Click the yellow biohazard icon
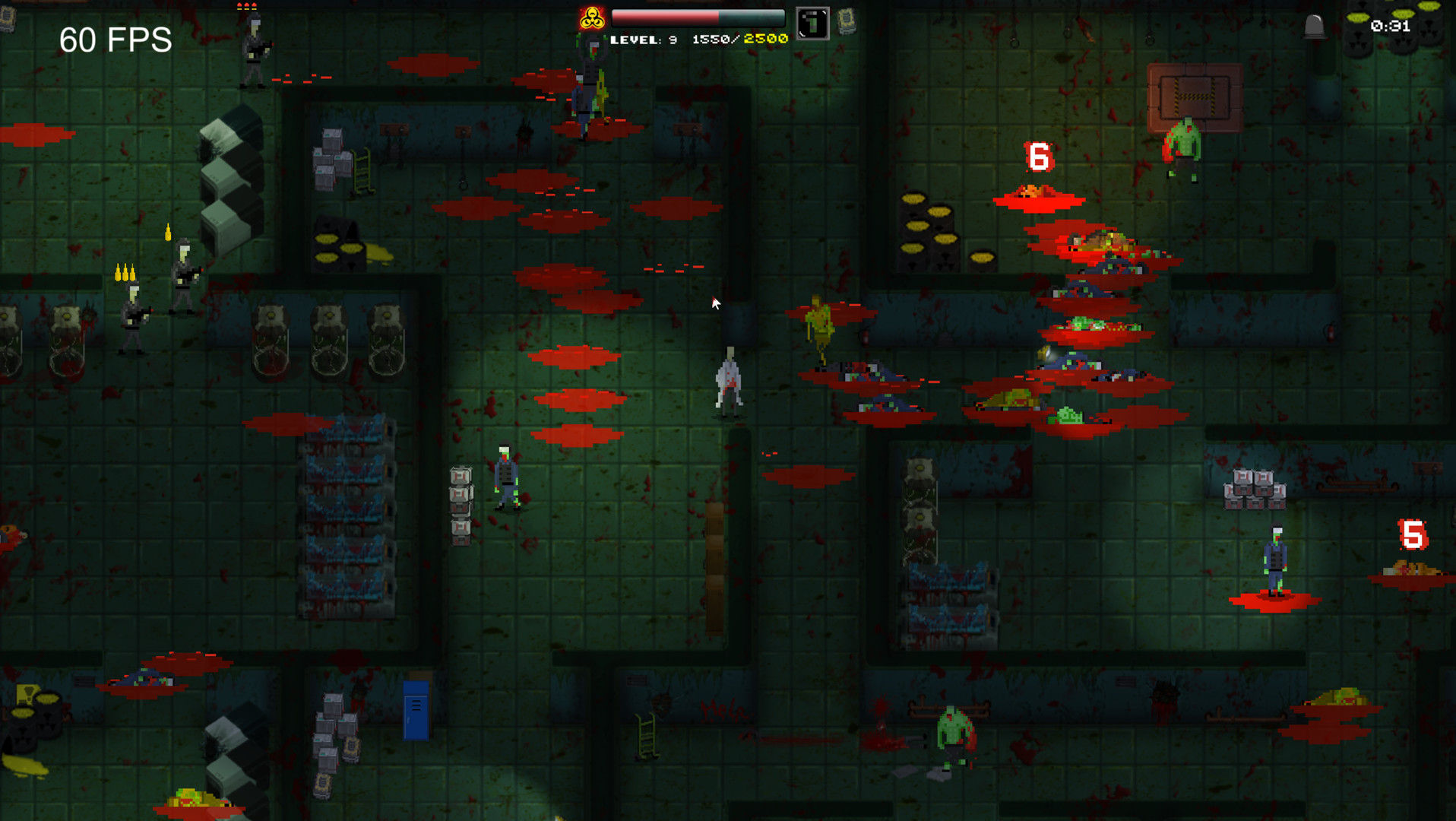Viewport: 1456px width, 821px height. [592, 18]
